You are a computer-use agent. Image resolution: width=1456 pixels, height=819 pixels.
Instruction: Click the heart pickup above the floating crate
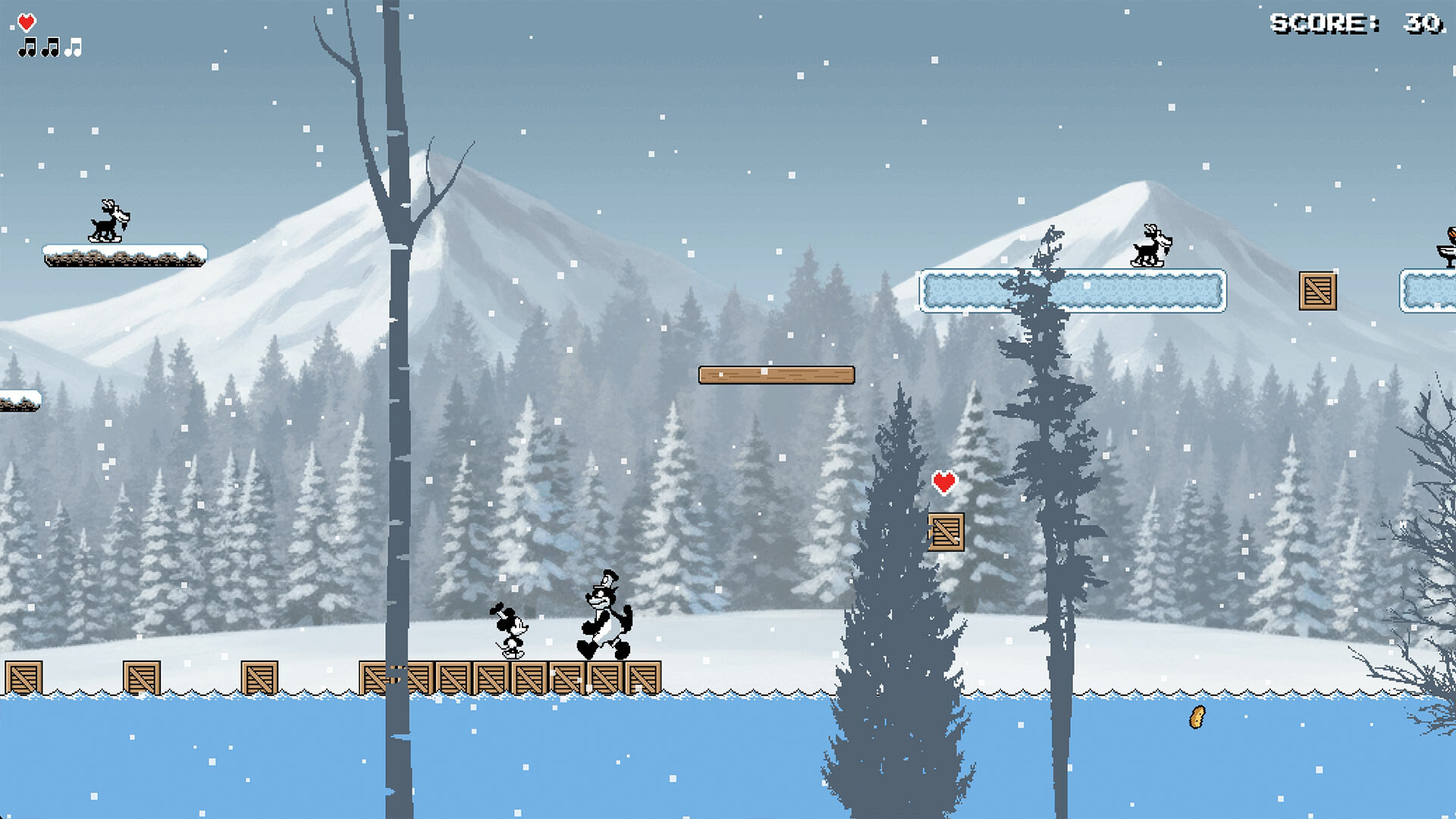click(945, 481)
